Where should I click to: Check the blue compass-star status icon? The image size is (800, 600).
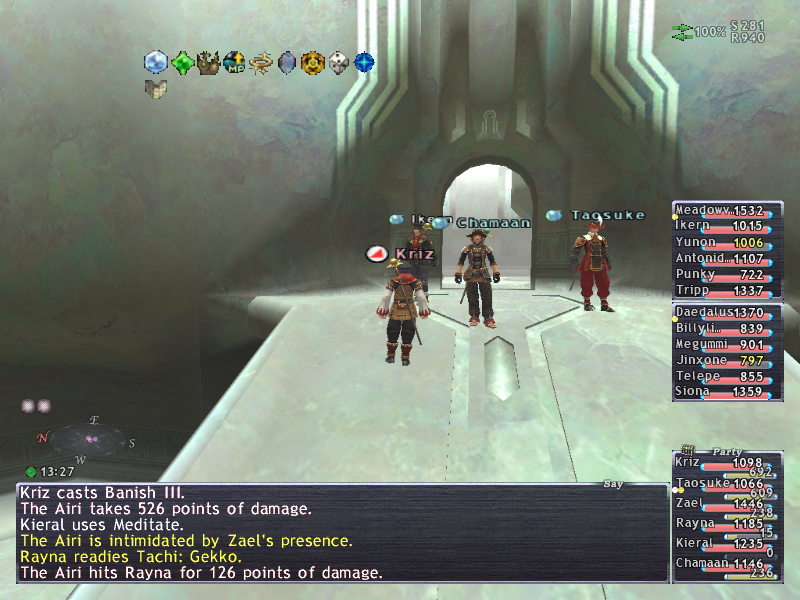[365, 63]
